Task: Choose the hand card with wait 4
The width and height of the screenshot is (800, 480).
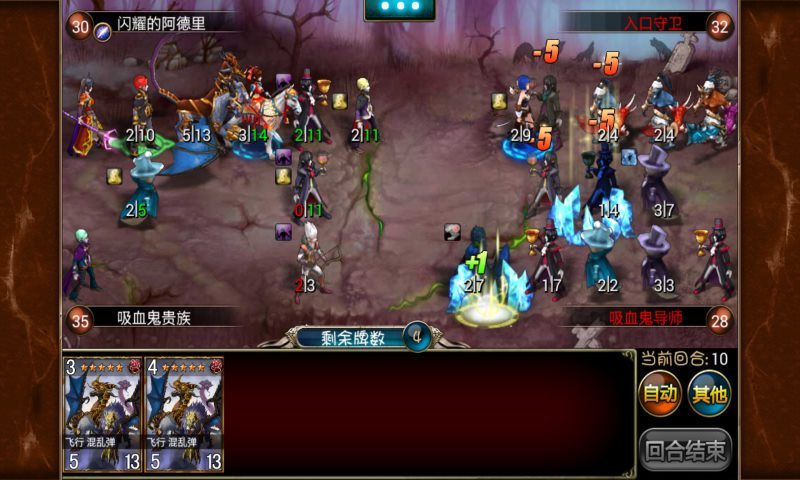Action: pyautogui.click(x=185, y=414)
